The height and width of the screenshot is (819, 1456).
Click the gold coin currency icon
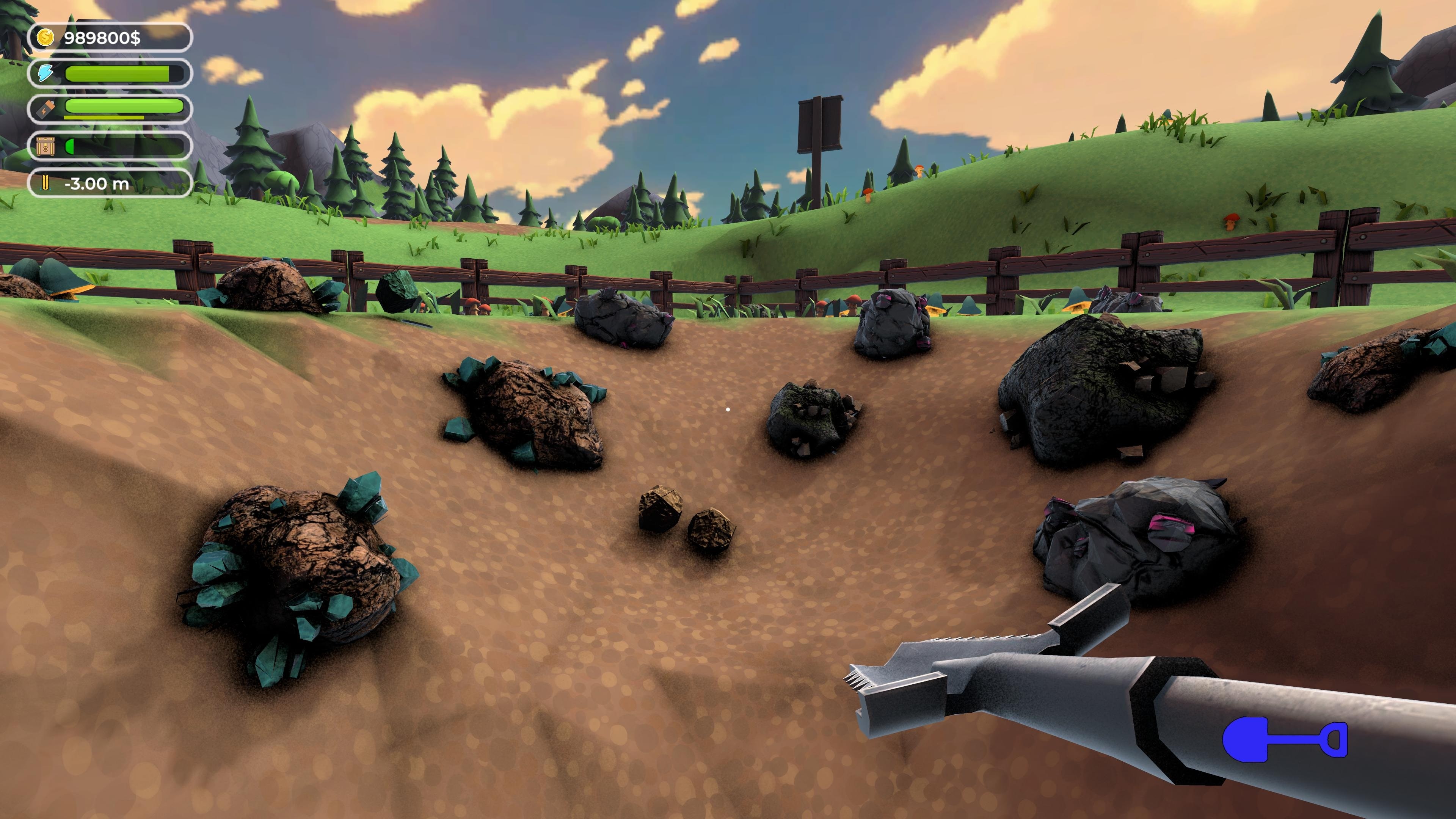[46, 38]
